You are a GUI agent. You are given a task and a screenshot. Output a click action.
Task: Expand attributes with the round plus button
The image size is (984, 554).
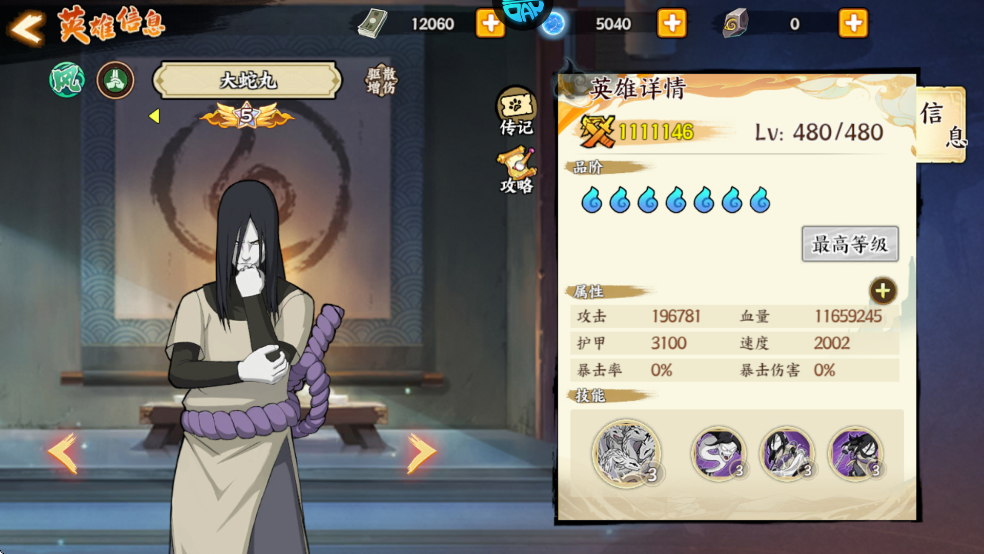tap(882, 291)
